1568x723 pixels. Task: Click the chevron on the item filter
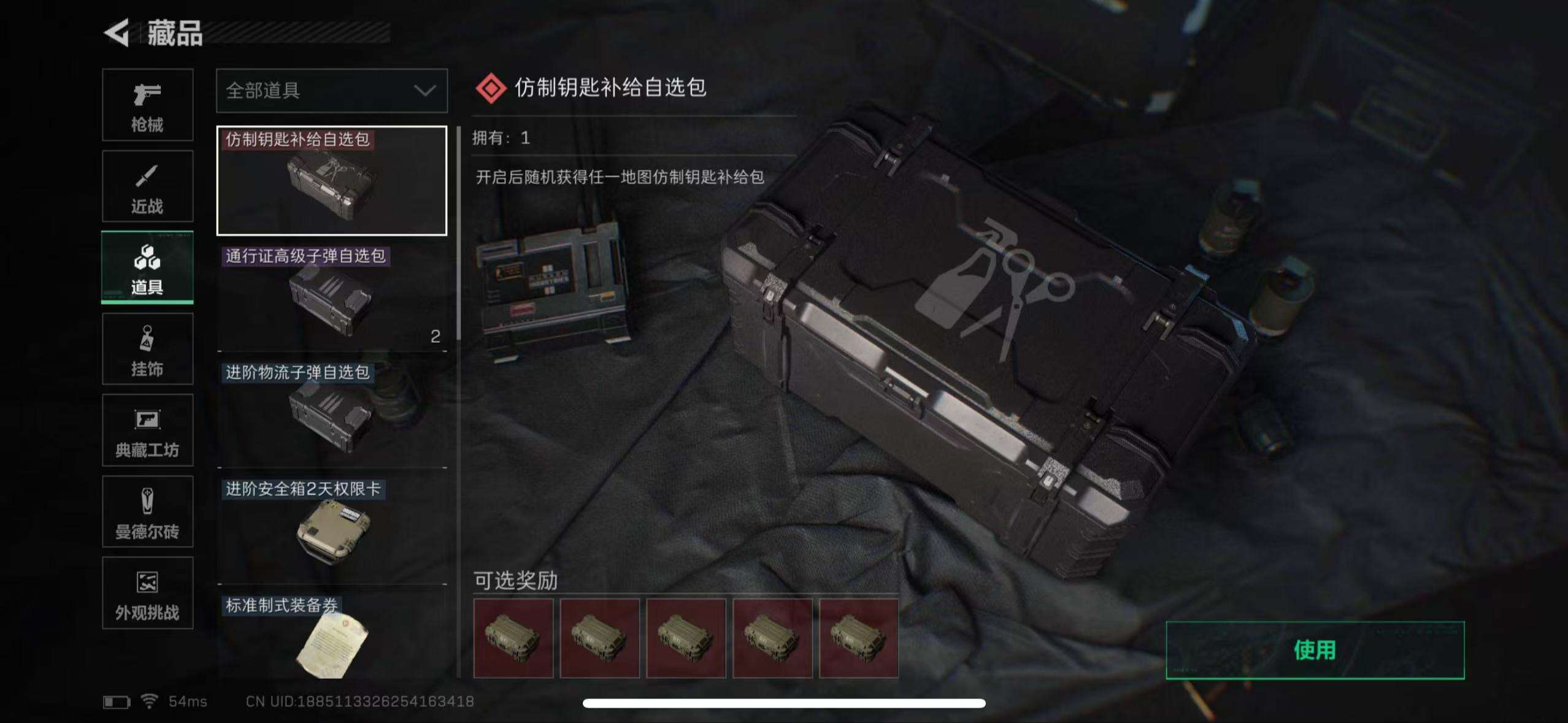pyautogui.click(x=428, y=91)
